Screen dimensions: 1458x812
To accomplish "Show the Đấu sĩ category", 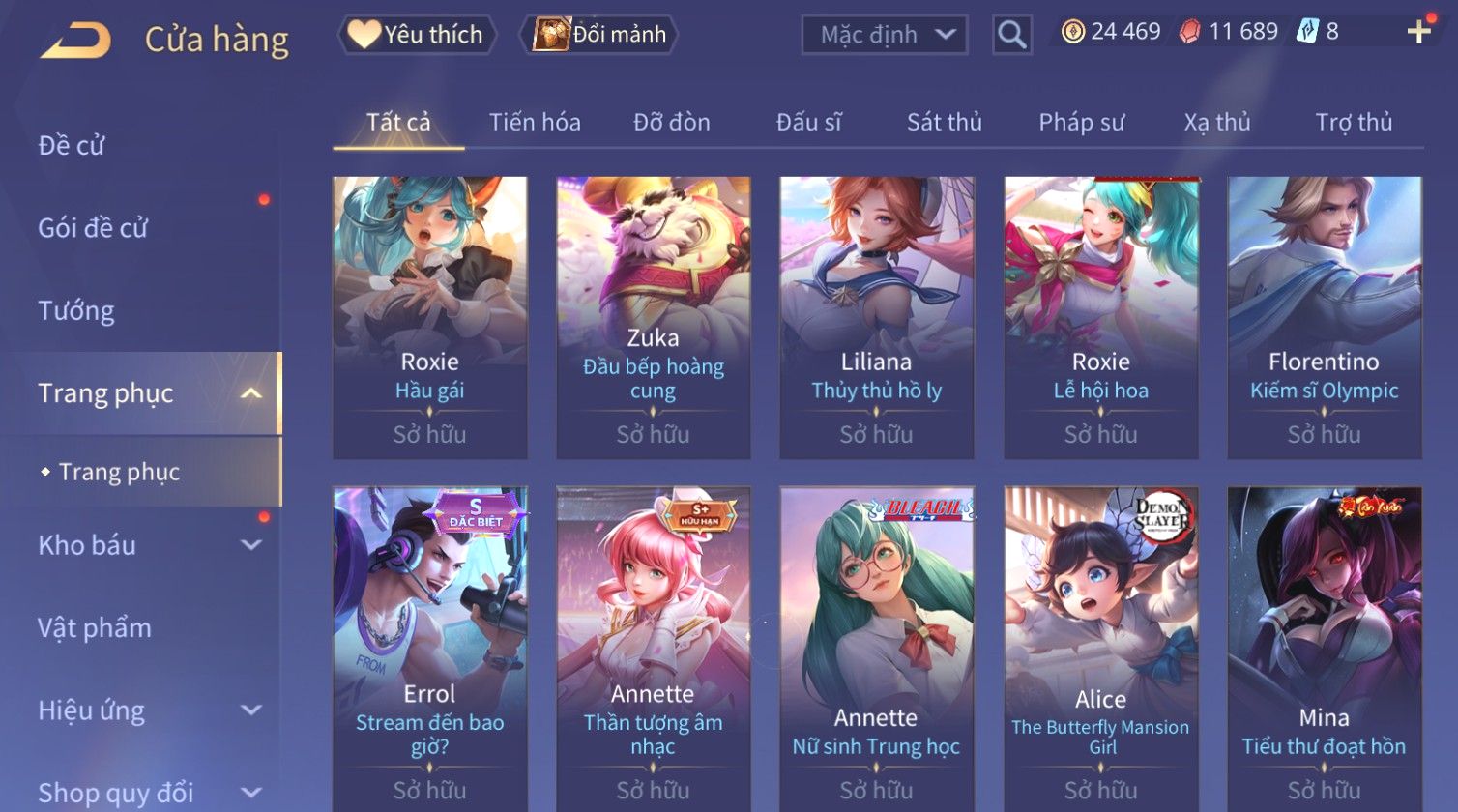I will (x=808, y=123).
